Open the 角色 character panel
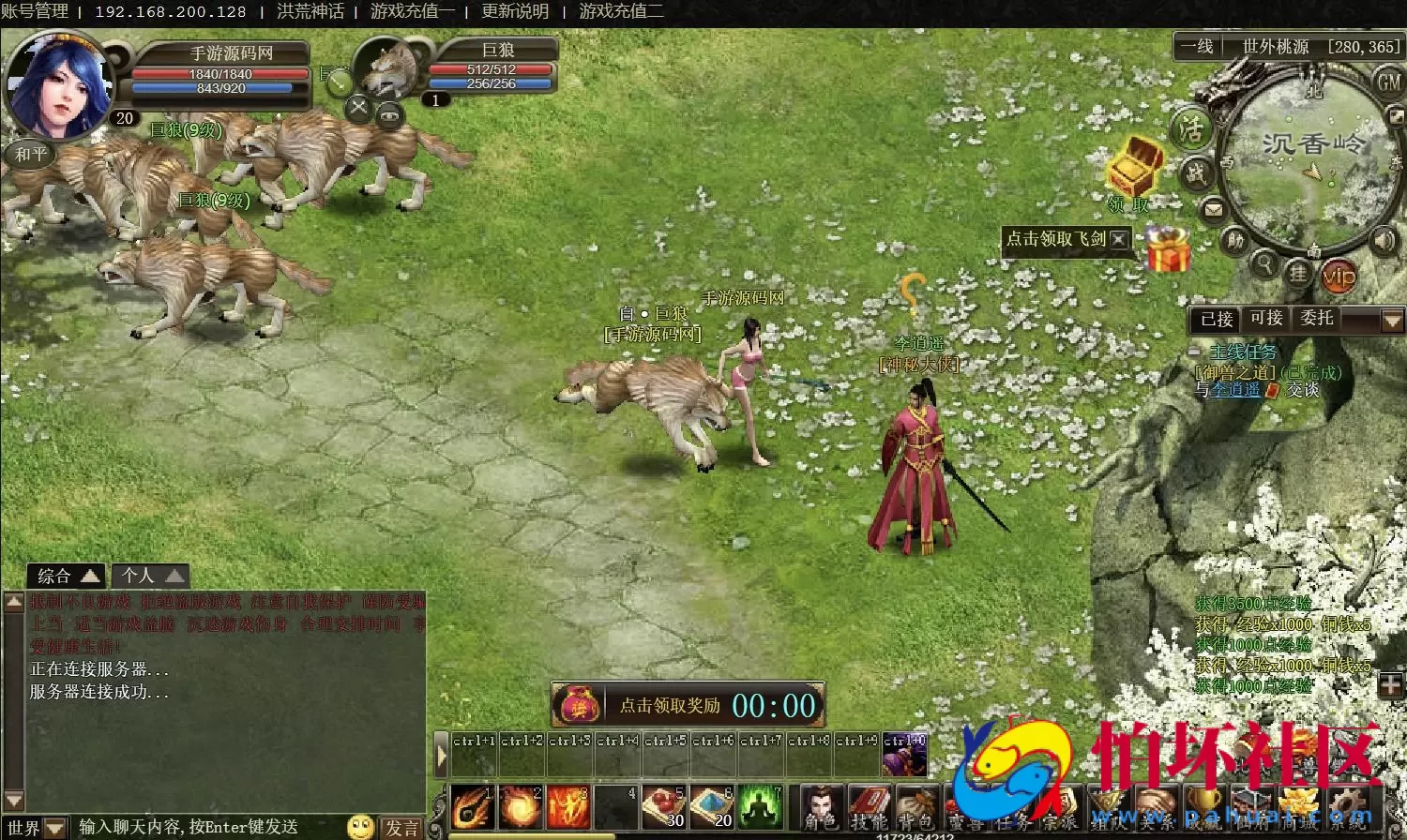Screen dimensions: 1407x840 (823, 808)
